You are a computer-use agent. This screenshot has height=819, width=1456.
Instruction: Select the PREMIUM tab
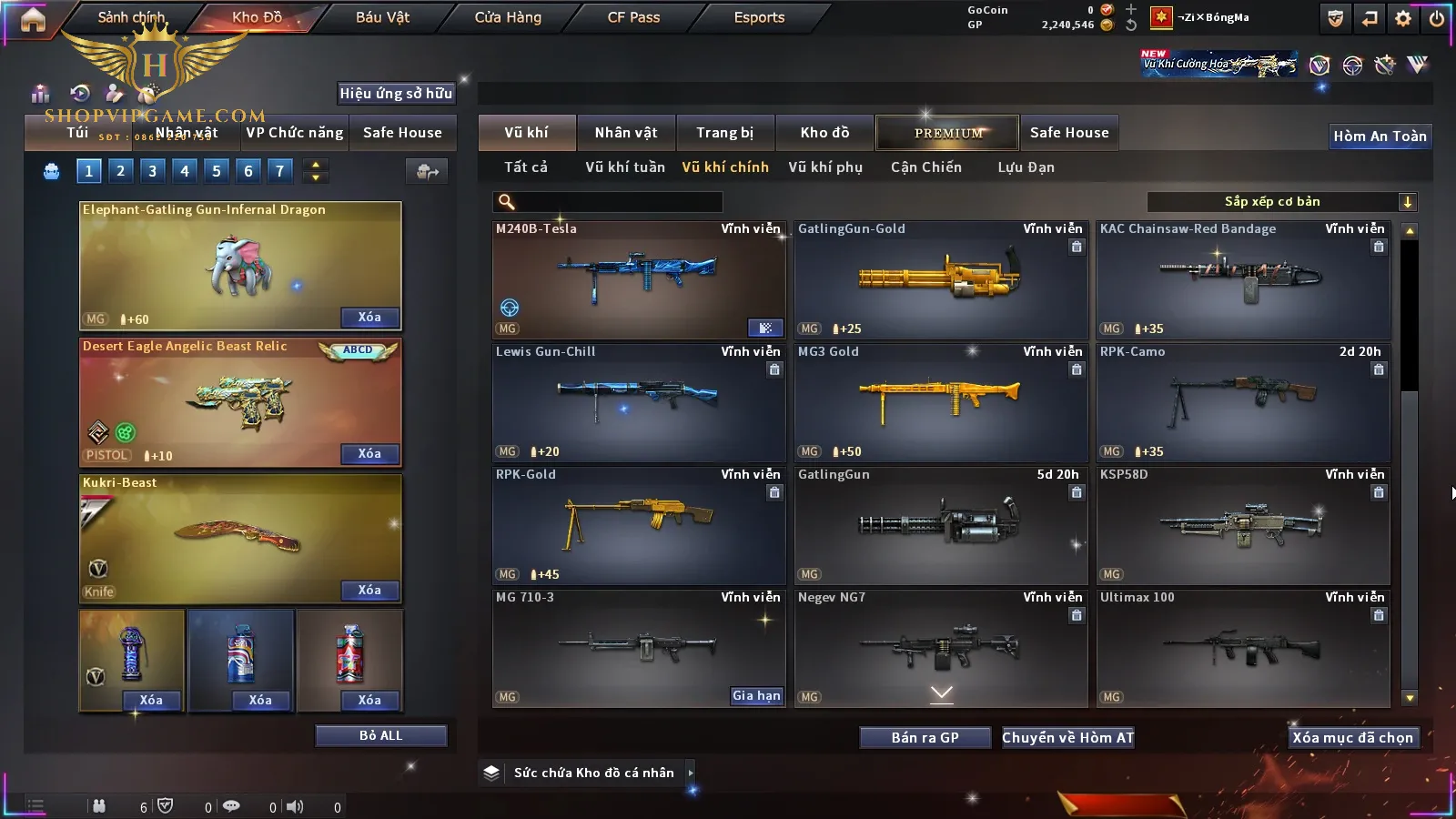pos(947,133)
